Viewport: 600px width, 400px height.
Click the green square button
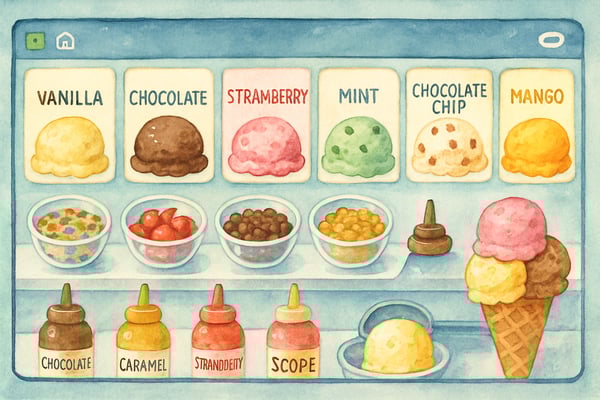(36, 41)
